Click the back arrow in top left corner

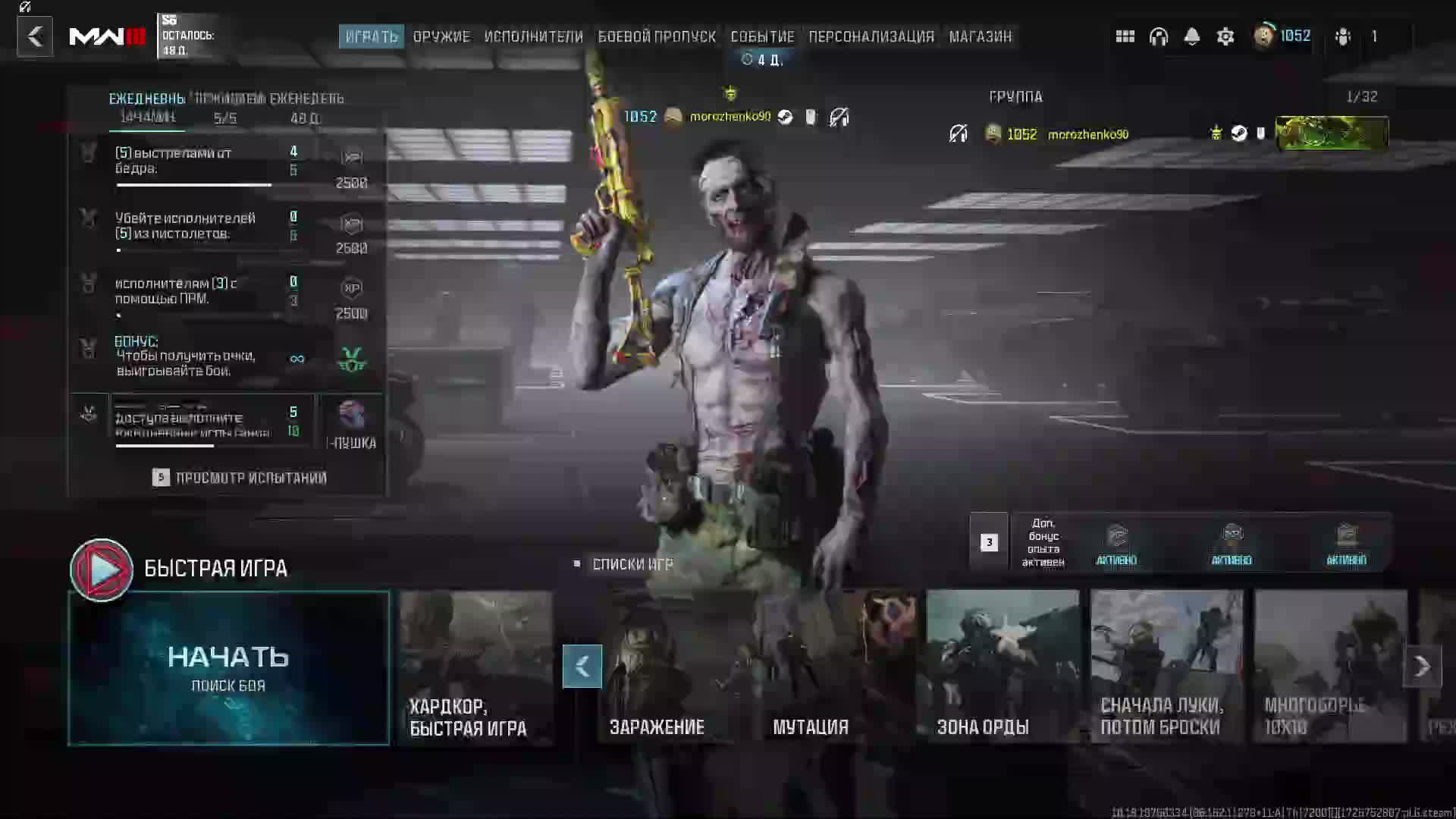click(x=34, y=36)
